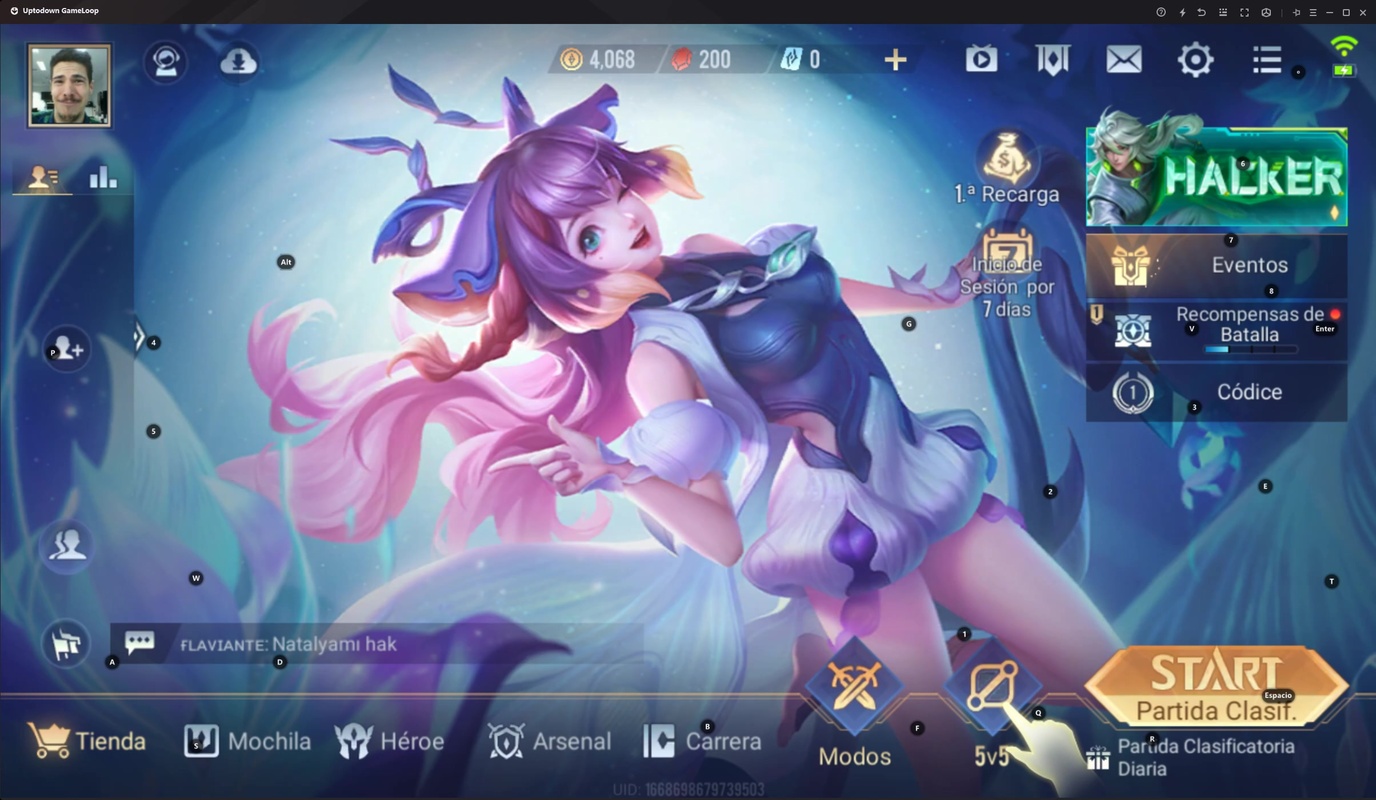Open the mail envelope icon
Screen dimensions: 1376x800
click(x=1124, y=60)
